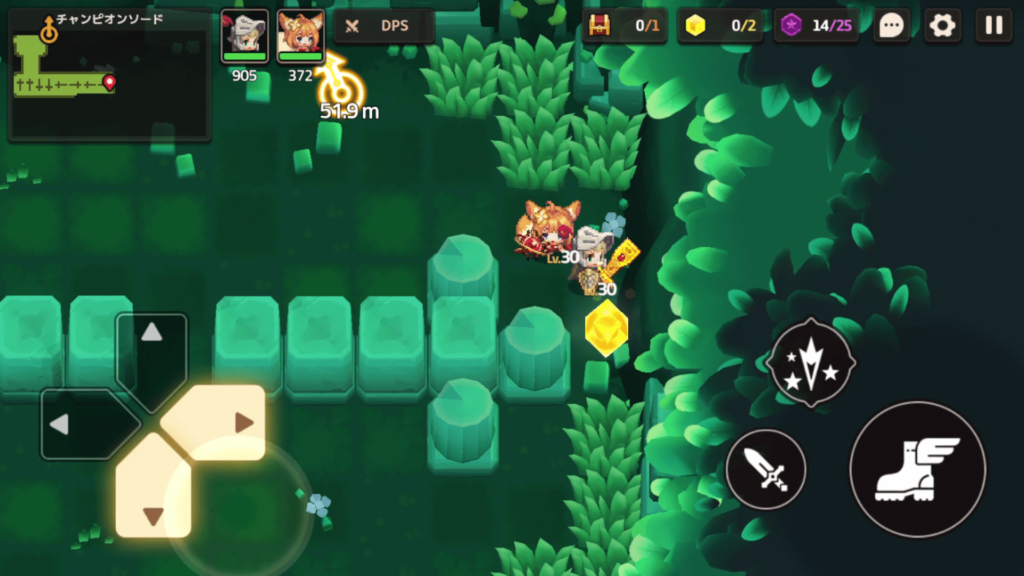Tap the up arrow on the d-pad
This screenshot has width=1024, height=576.
(x=151, y=345)
